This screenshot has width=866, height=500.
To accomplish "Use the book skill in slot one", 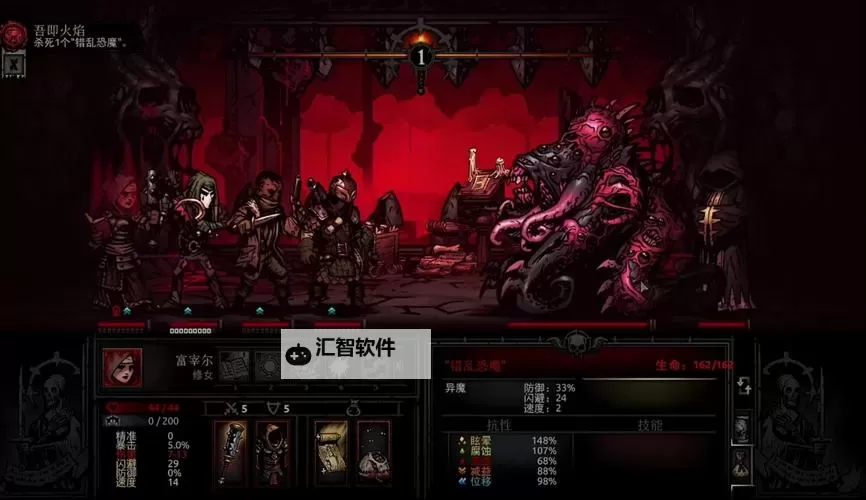I will (233, 365).
